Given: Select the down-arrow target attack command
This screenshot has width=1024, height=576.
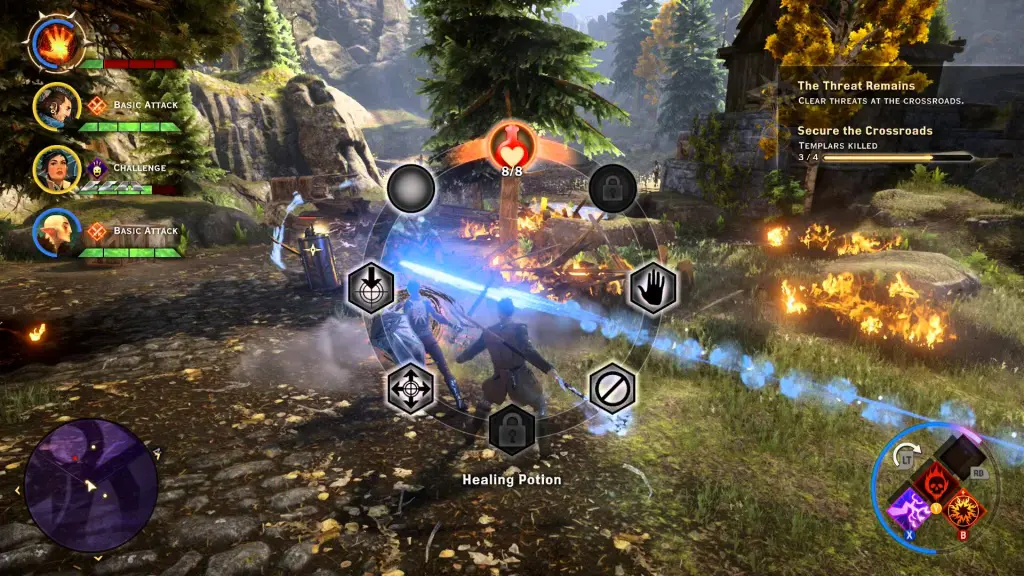Looking at the screenshot, I should 370,288.
